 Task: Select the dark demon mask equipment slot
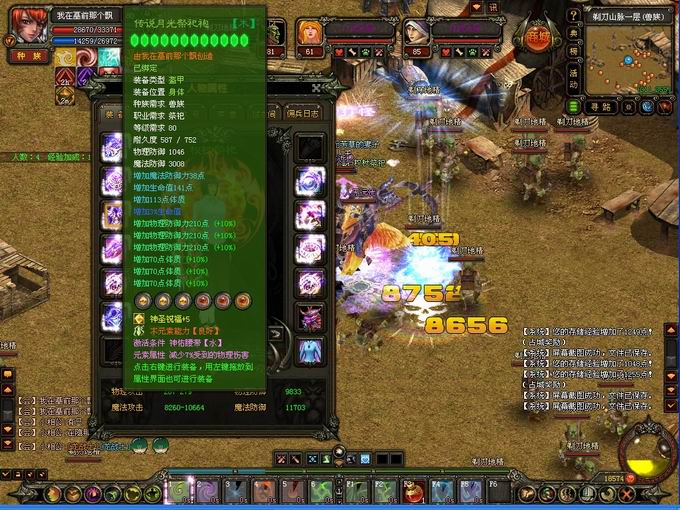click(310, 315)
